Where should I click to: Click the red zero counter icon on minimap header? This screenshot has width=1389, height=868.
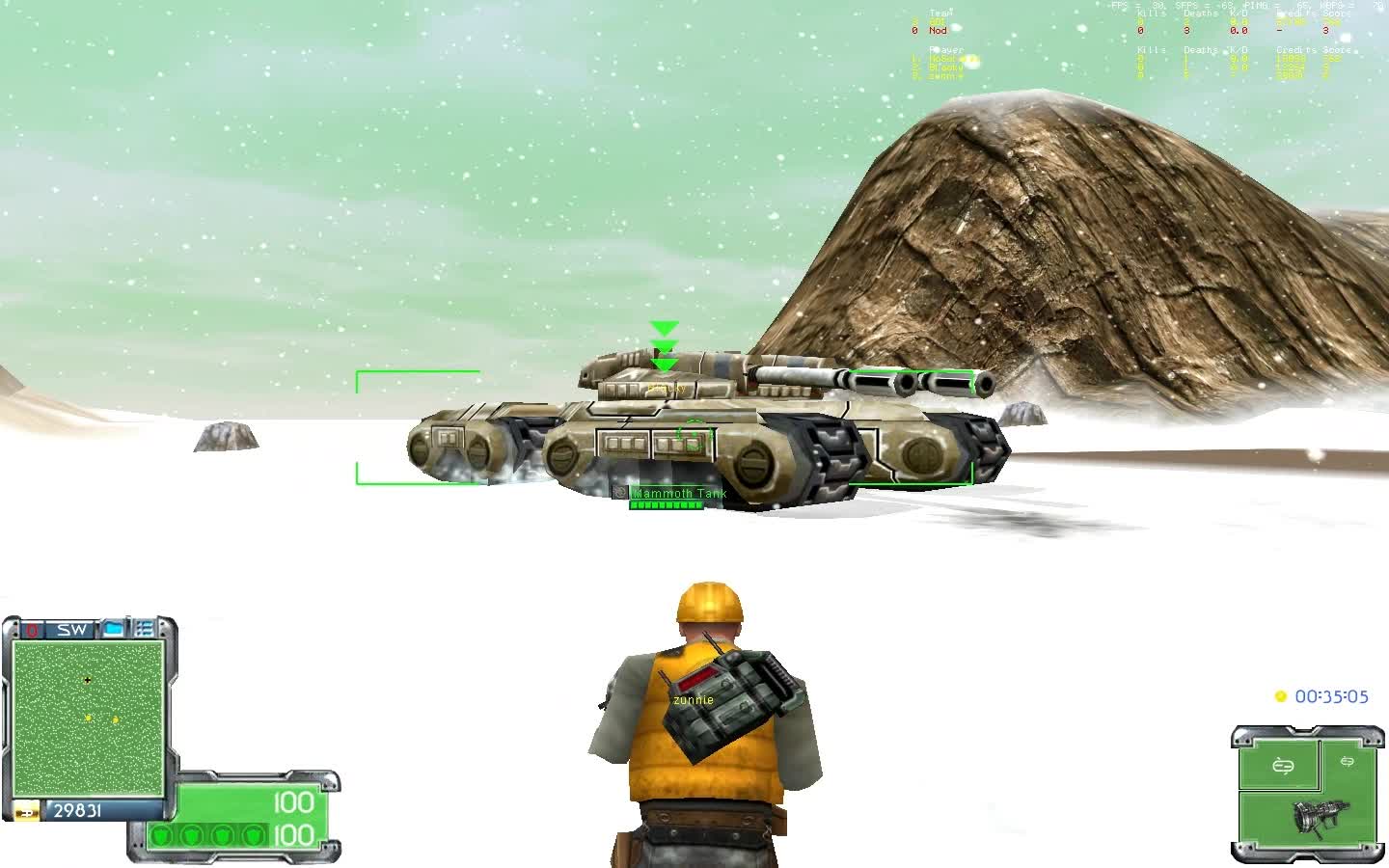coord(31,630)
